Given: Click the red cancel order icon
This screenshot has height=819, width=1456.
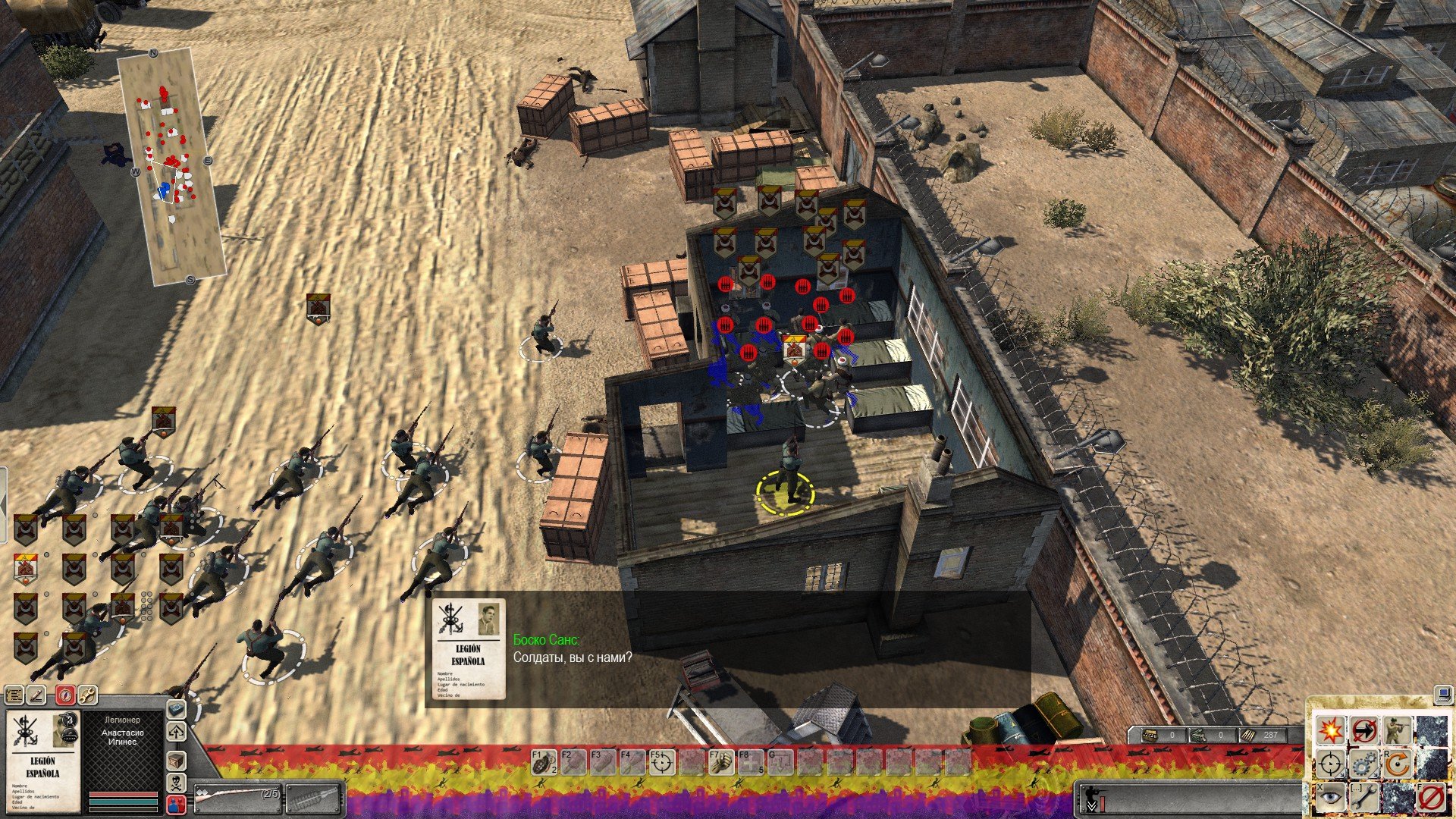Looking at the screenshot, I should click(1431, 797).
